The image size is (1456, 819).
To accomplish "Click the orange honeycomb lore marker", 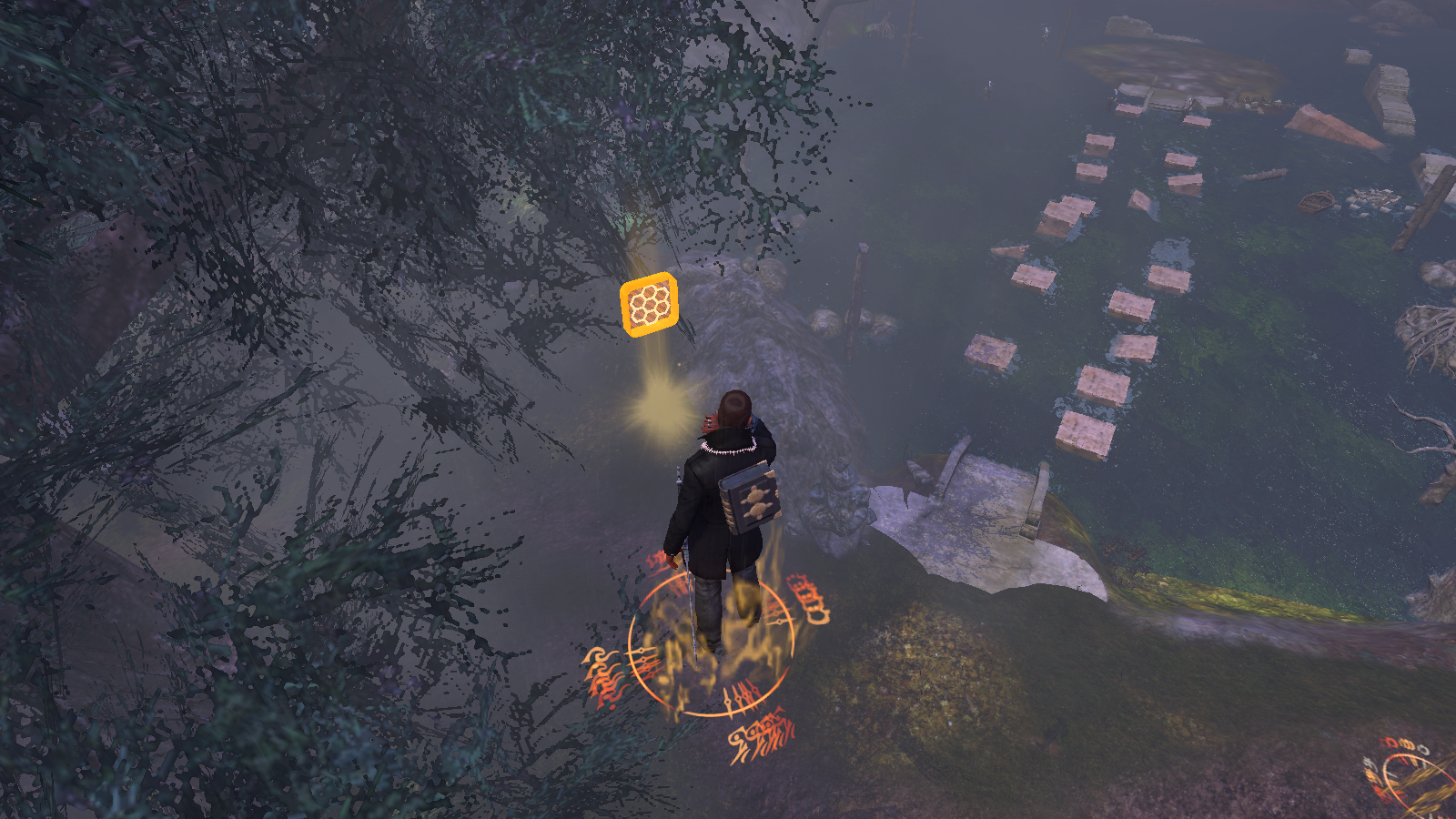I will pos(649,304).
